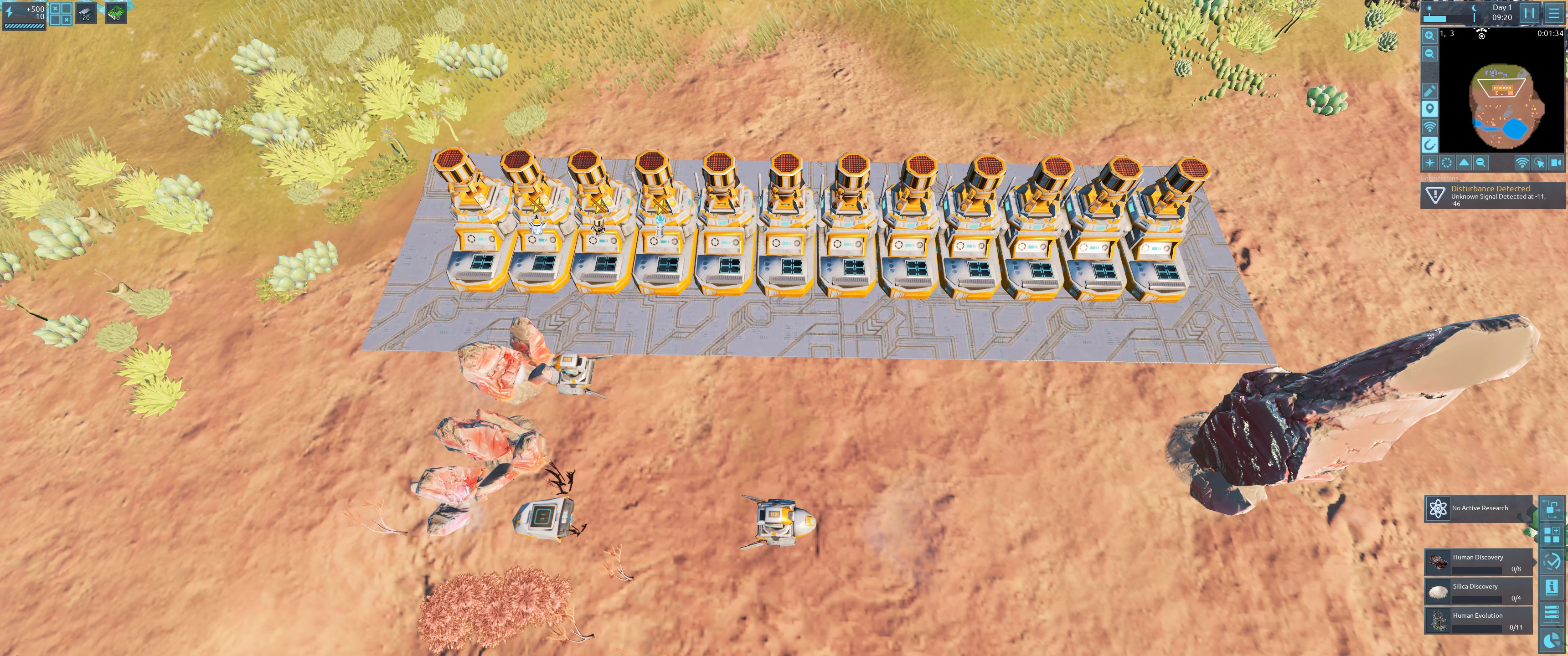This screenshot has height=656, width=1568.
Task: Select the green circuit board resource
Action: (x=116, y=13)
